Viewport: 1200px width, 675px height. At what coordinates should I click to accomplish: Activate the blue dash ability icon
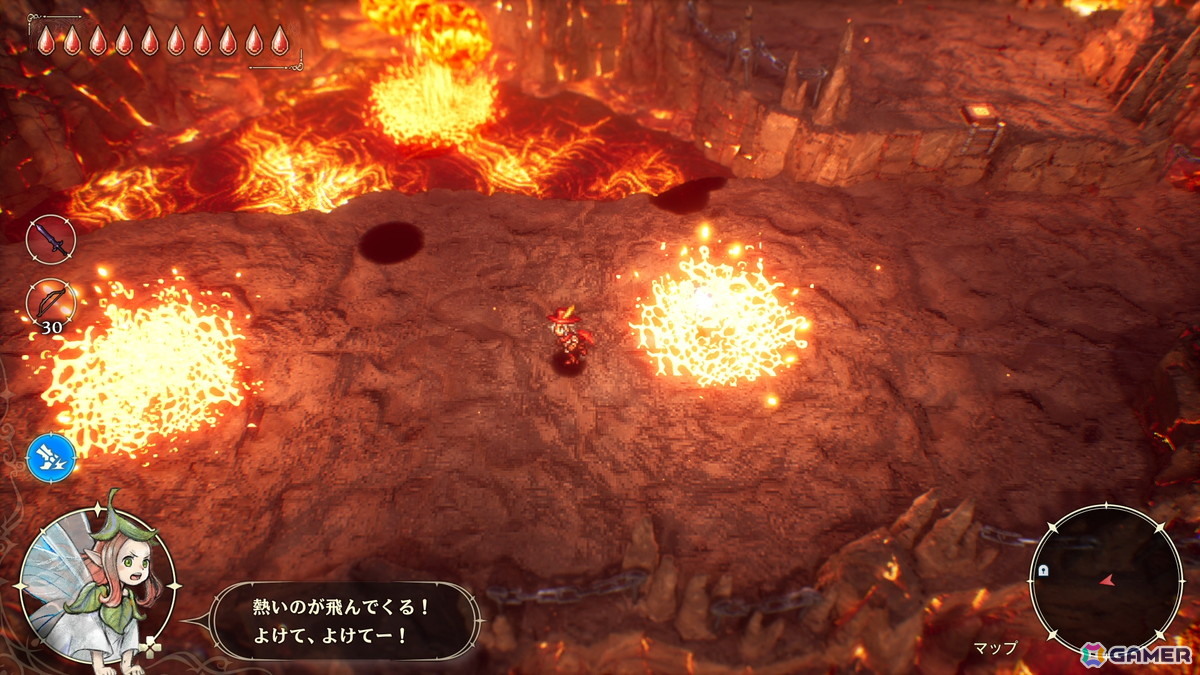point(50,456)
